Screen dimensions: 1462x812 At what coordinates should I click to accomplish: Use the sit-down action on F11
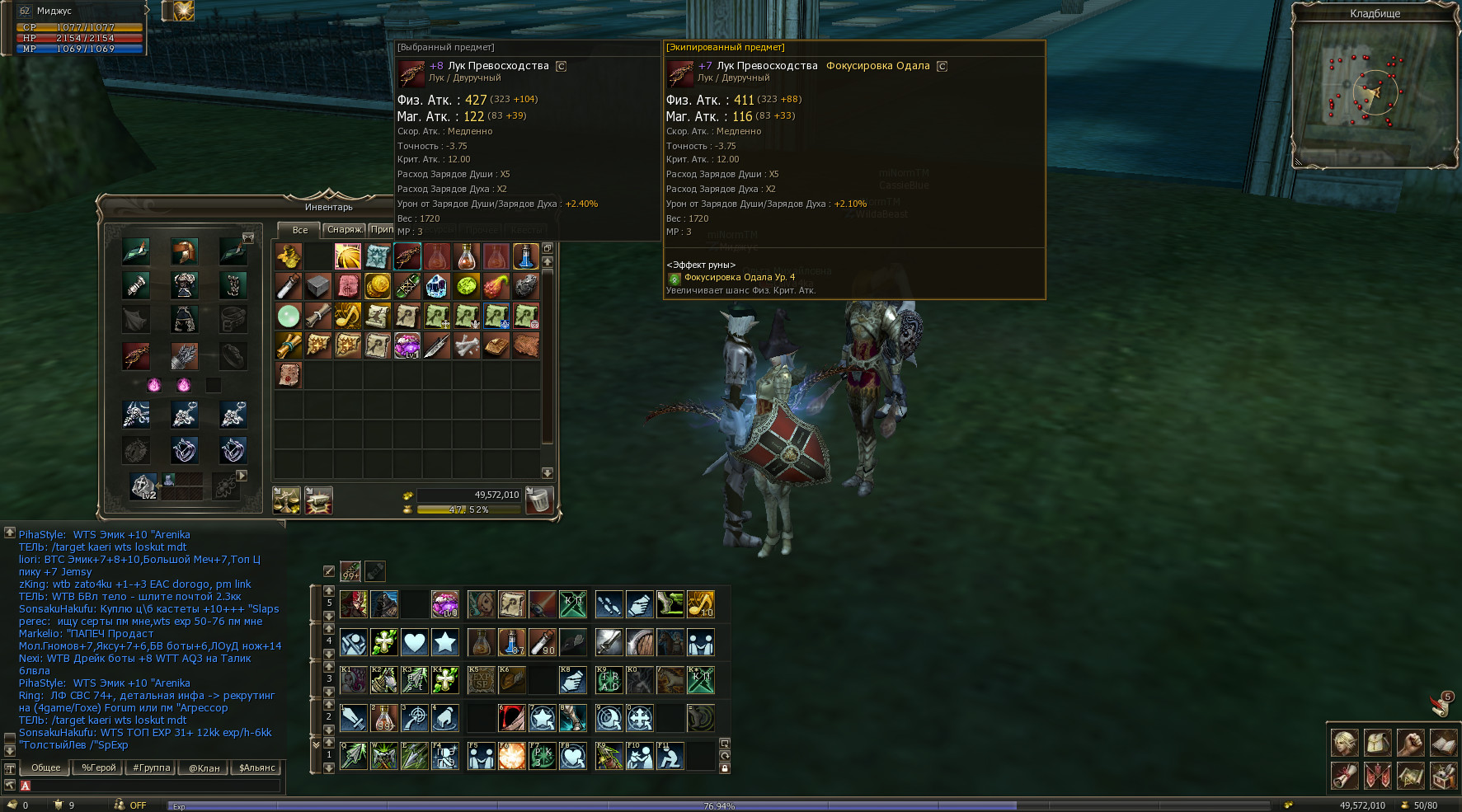pos(669,756)
